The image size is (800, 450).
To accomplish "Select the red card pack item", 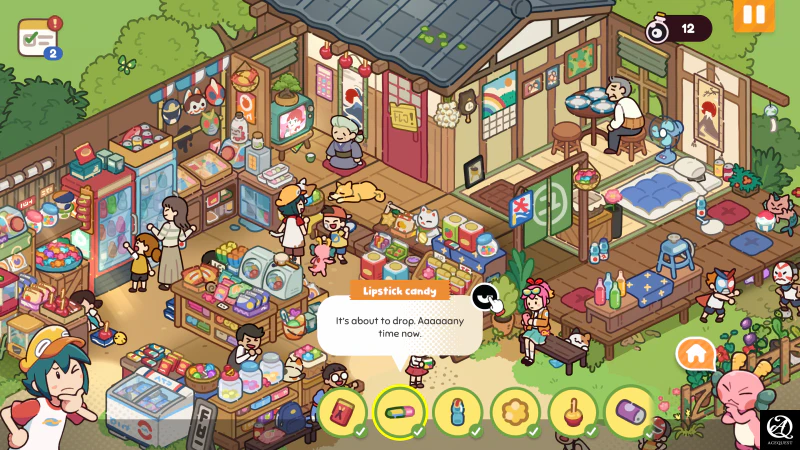I will [341, 411].
